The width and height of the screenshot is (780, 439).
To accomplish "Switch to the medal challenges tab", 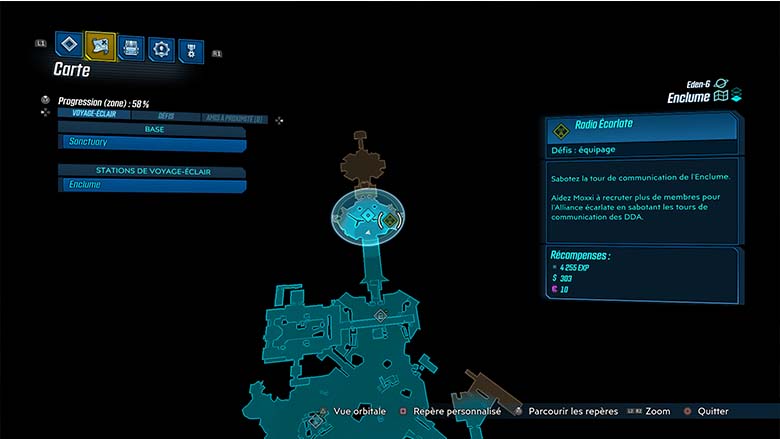I will click(x=190, y=50).
